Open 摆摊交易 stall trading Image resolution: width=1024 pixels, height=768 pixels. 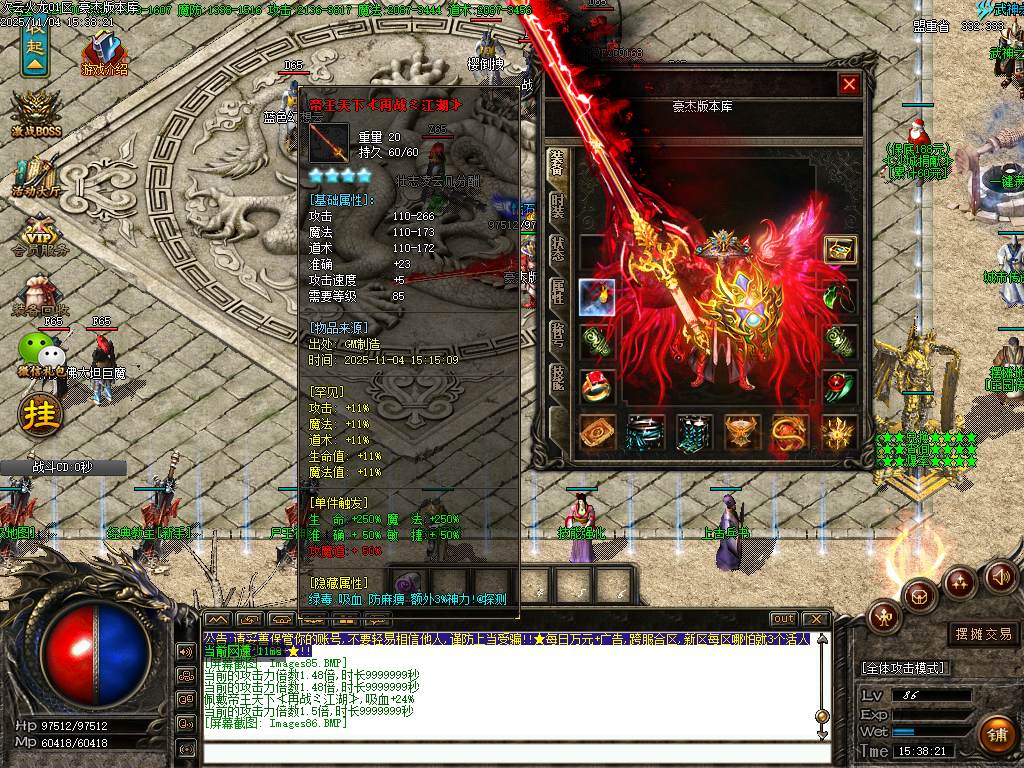(980, 634)
